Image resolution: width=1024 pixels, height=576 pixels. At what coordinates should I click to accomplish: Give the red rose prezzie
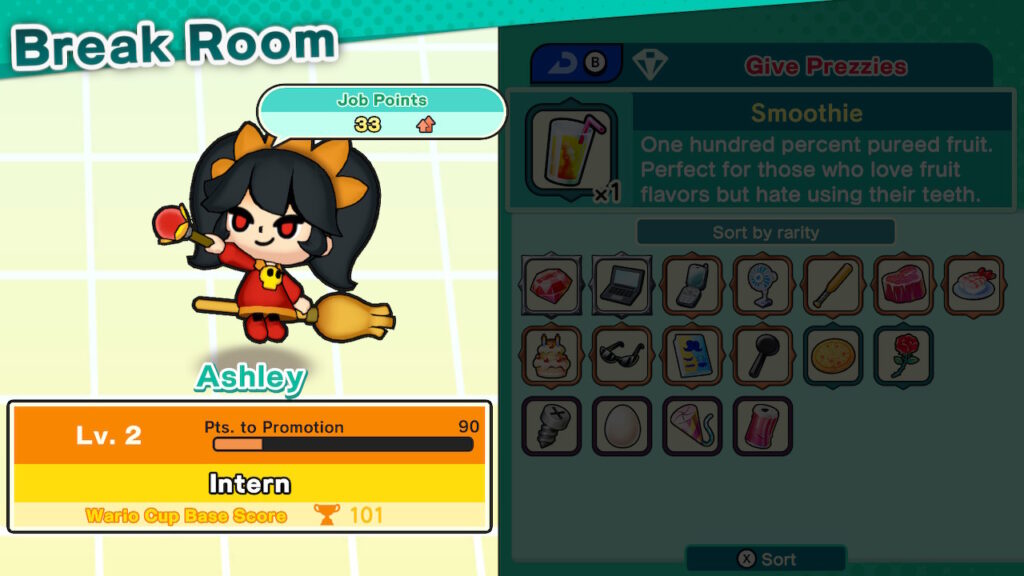[904, 356]
